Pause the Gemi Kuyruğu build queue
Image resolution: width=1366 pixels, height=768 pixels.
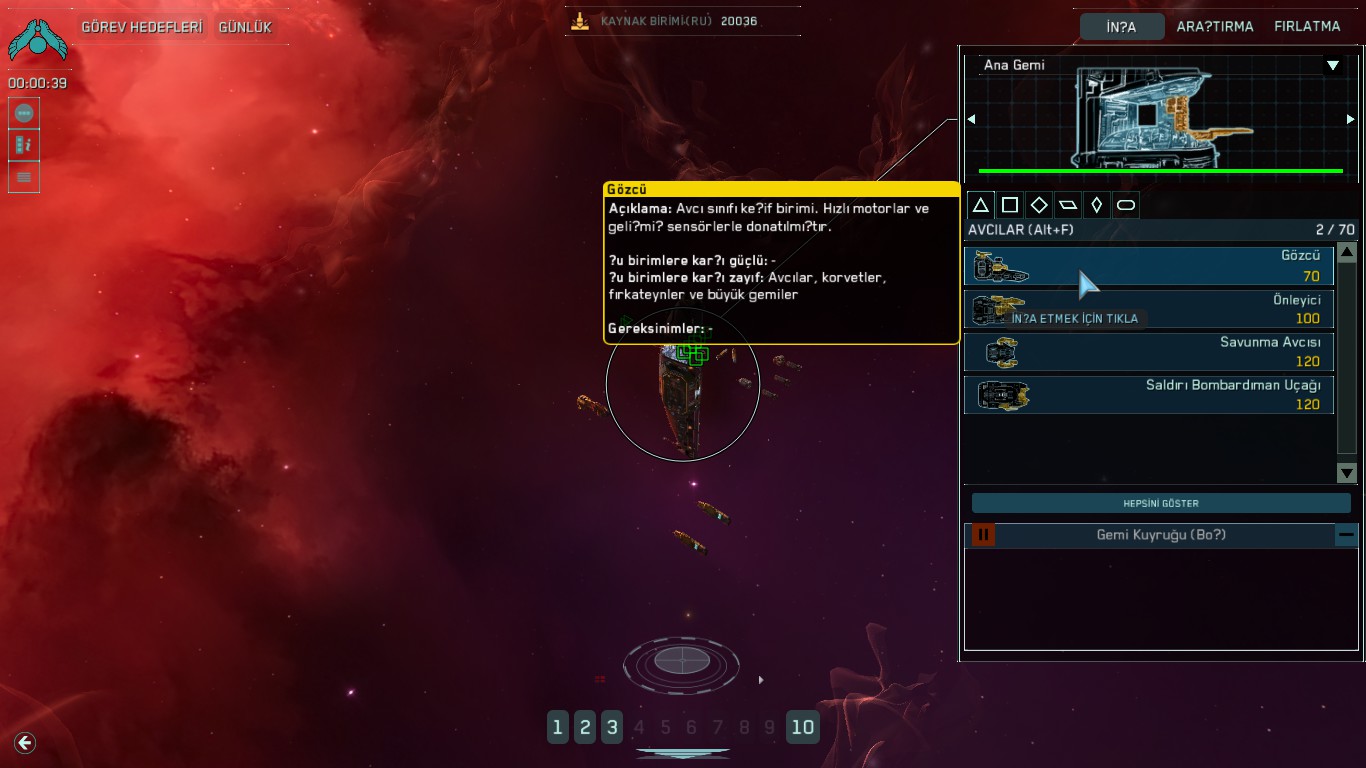(983, 535)
